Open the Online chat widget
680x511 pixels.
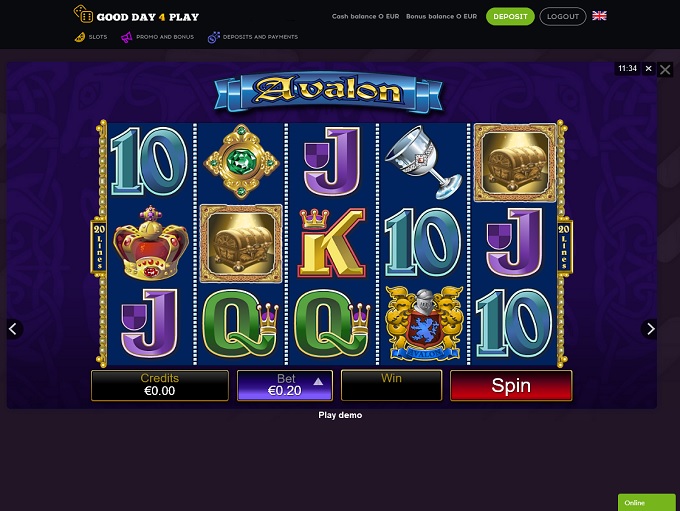(x=647, y=502)
